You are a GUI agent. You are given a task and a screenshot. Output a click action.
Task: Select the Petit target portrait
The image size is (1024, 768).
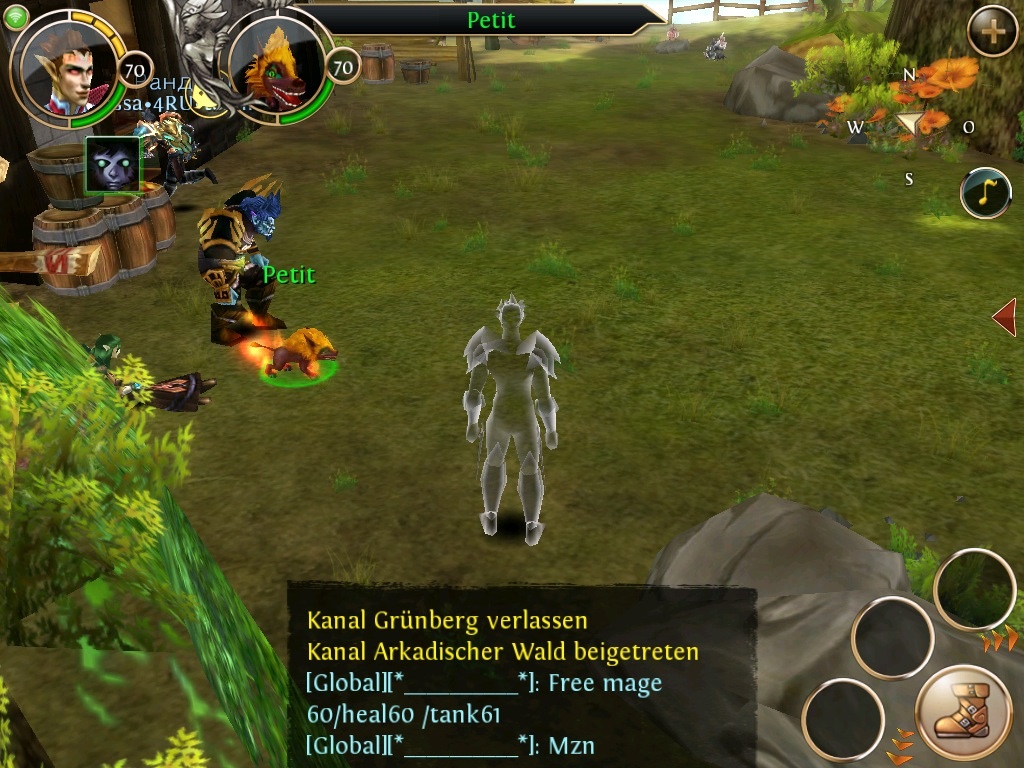pos(279,69)
